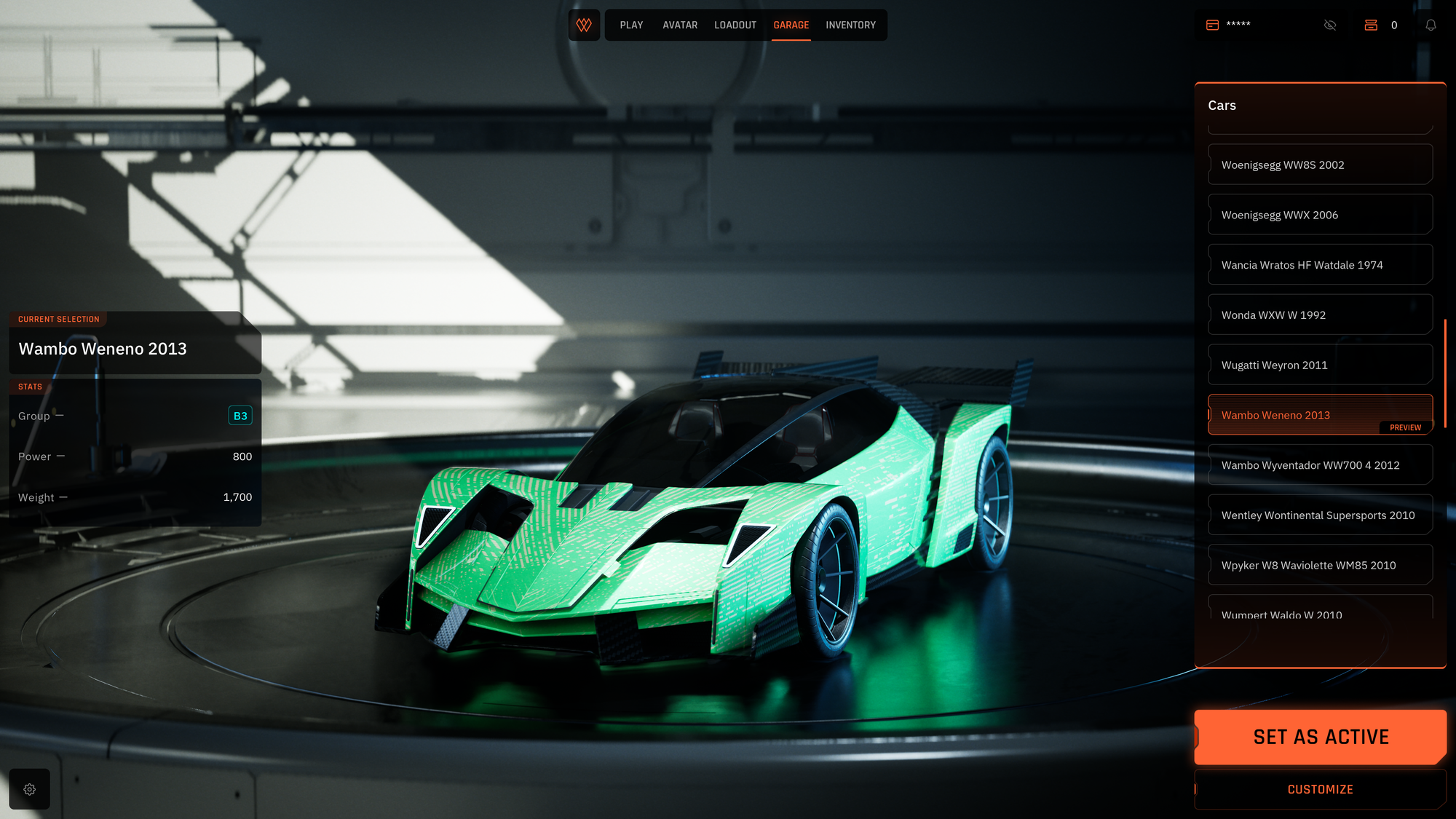Select the Woenigsegg WWX 2006 car
The image size is (1456, 819).
[x=1320, y=215]
